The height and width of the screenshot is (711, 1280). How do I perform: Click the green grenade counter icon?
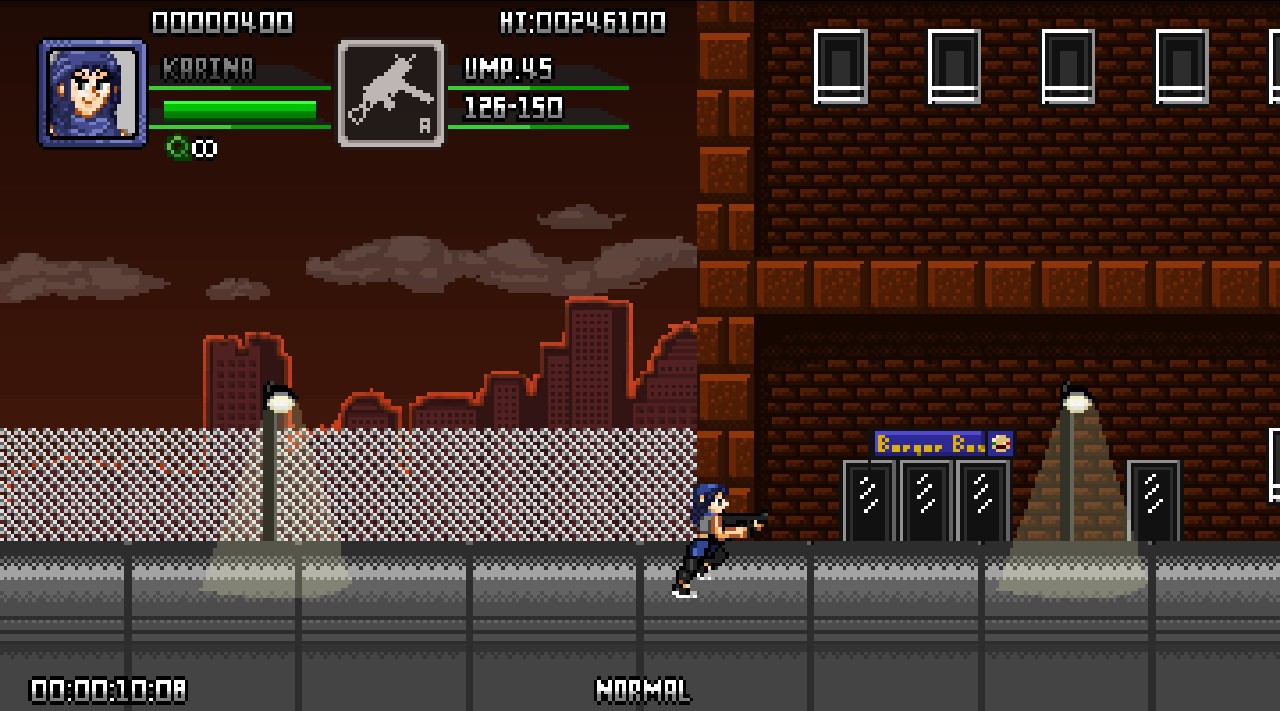[178, 148]
